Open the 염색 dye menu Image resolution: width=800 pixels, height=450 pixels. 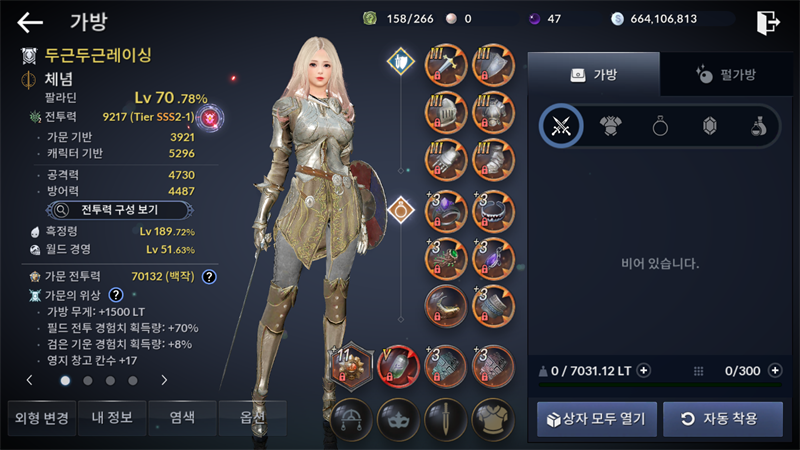pyautogui.click(x=180, y=417)
